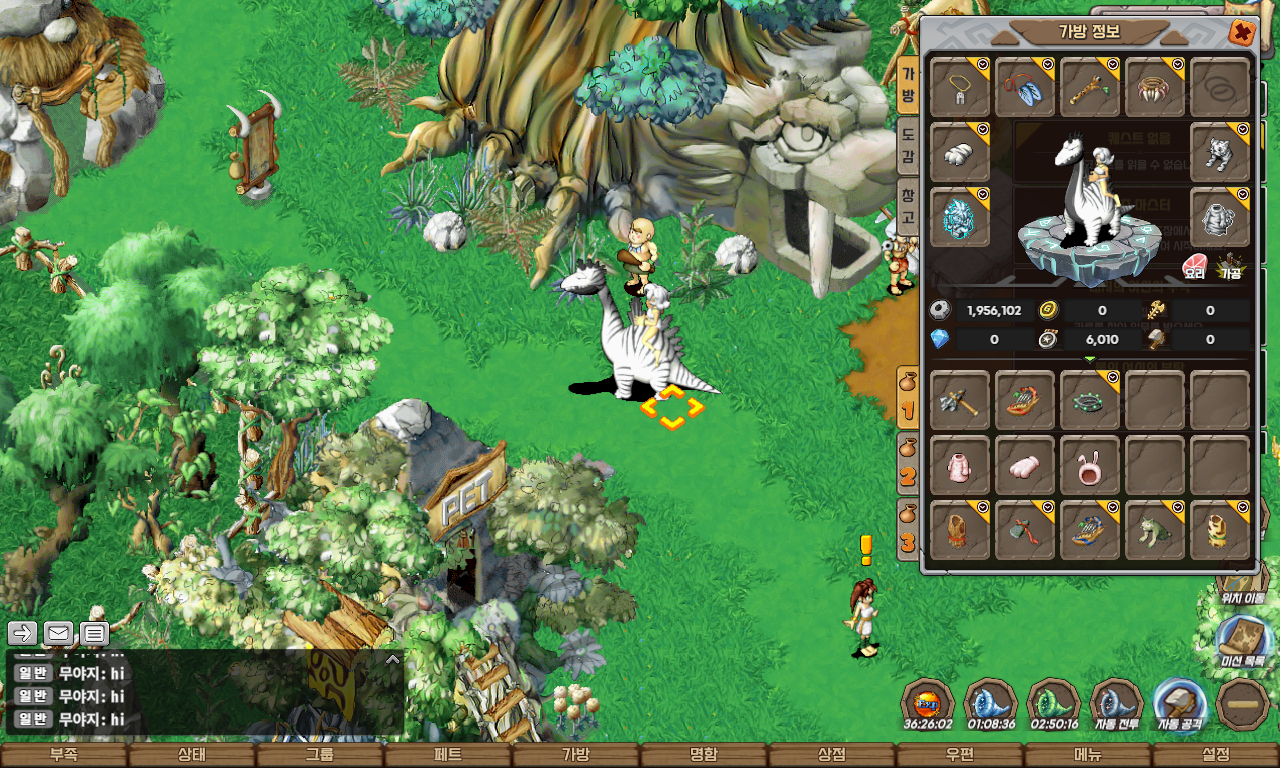Select the glowing blue egg slot
1280x768 pixels.
click(960, 217)
